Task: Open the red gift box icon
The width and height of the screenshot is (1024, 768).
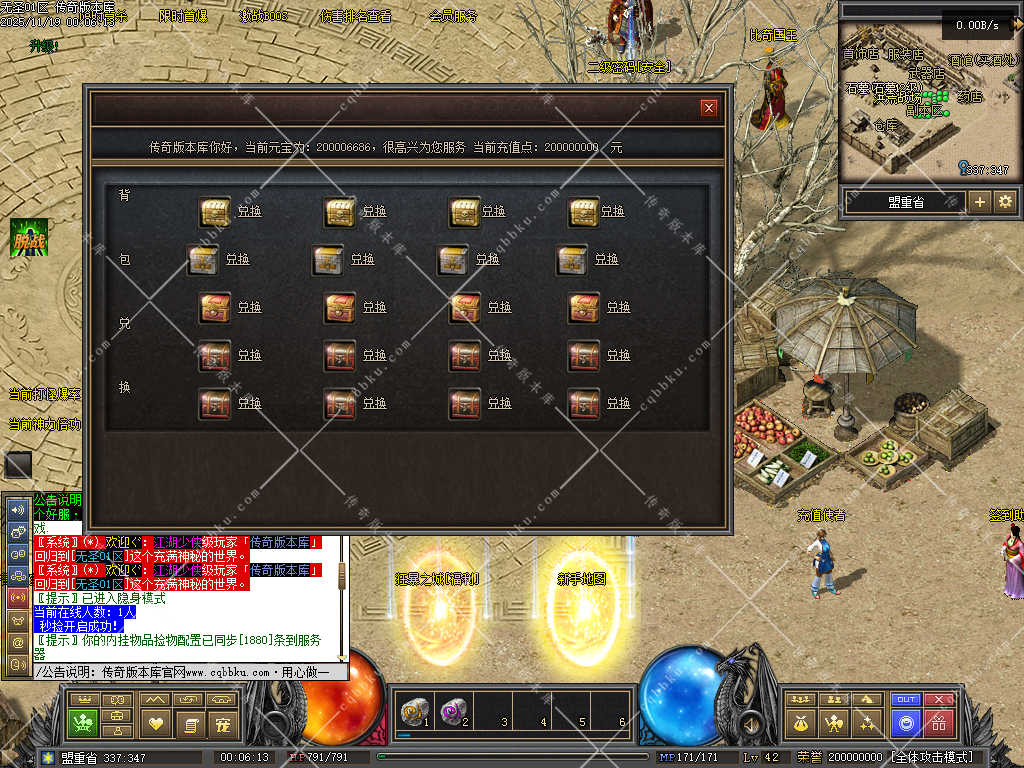Action: [939, 722]
